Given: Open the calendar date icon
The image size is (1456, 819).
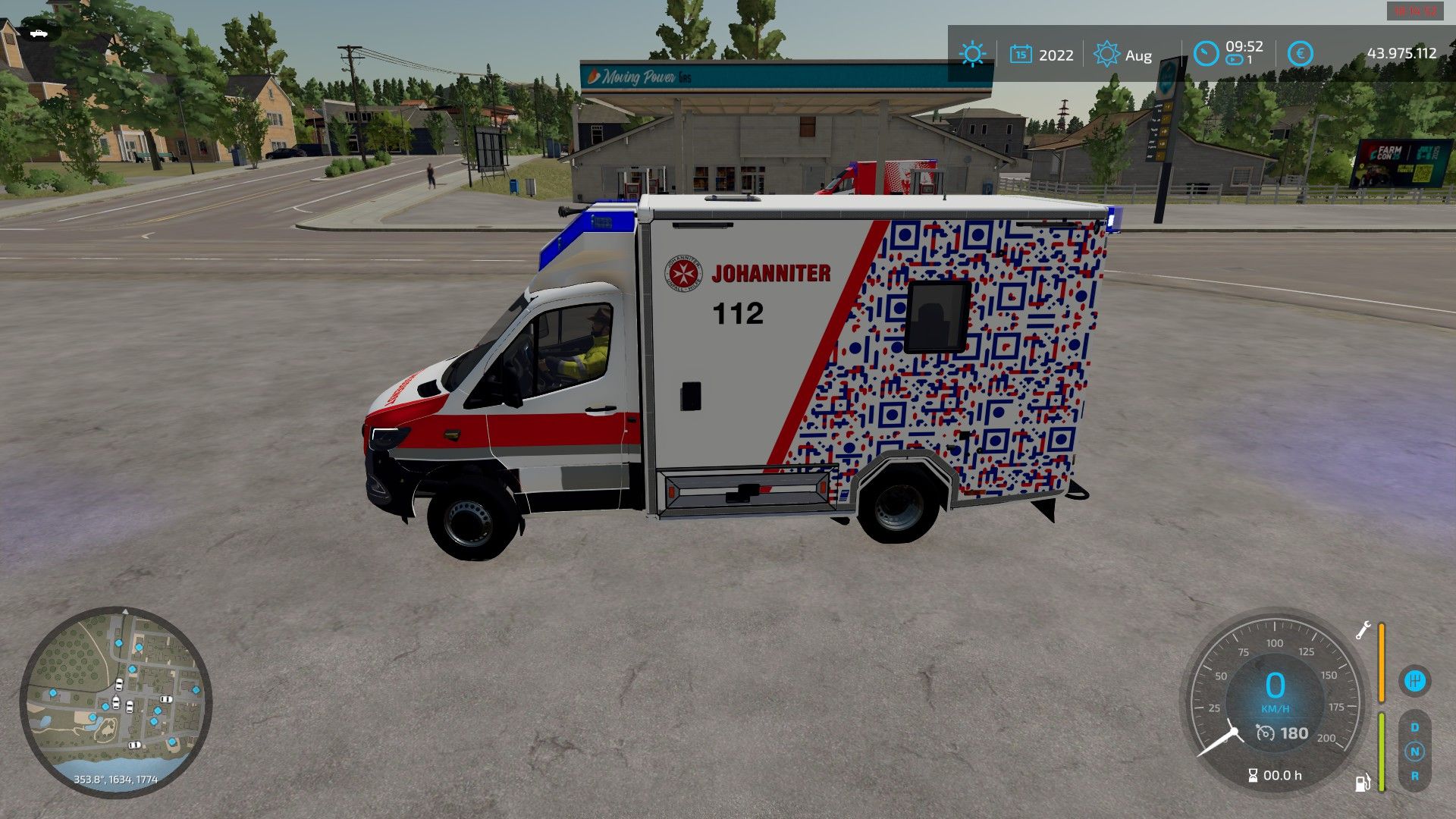Looking at the screenshot, I should coord(1021,55).
